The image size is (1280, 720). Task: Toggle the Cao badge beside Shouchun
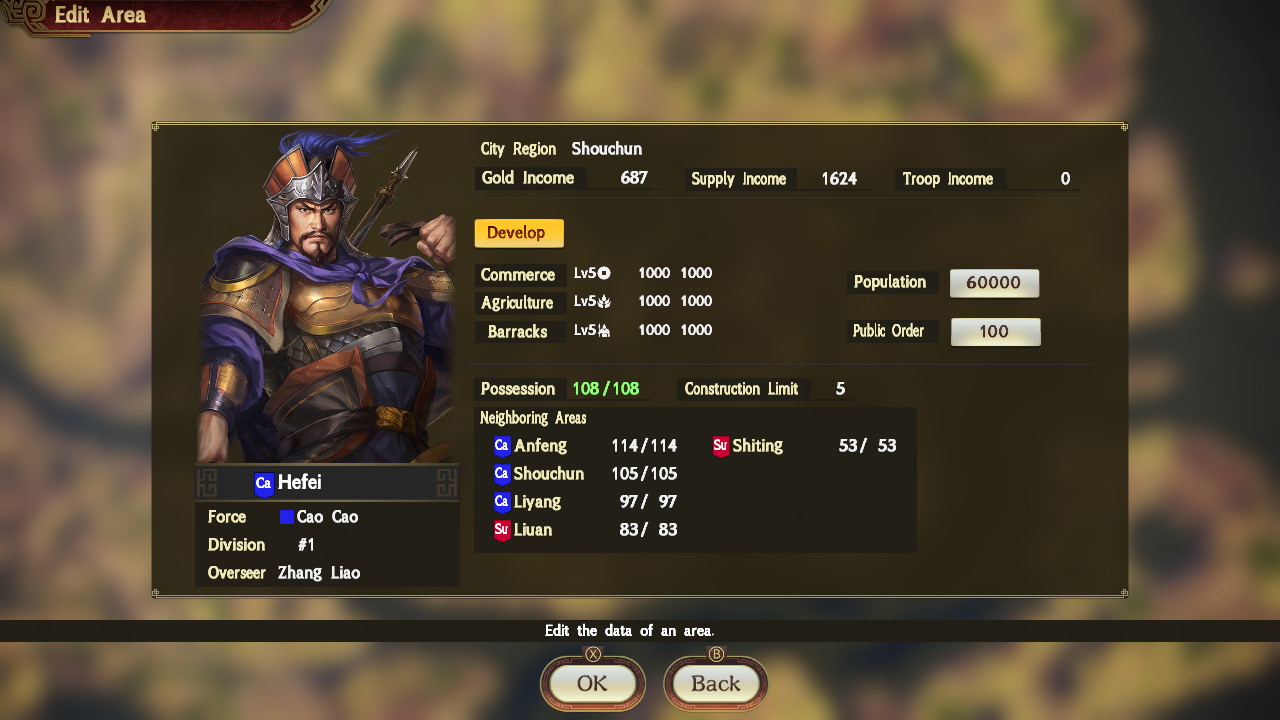point(502,474)
